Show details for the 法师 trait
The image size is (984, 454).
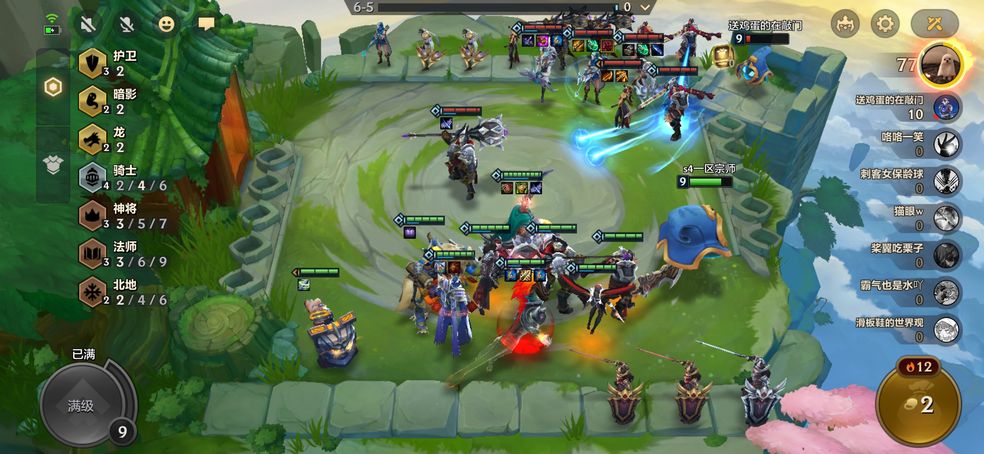pos(93,254)
